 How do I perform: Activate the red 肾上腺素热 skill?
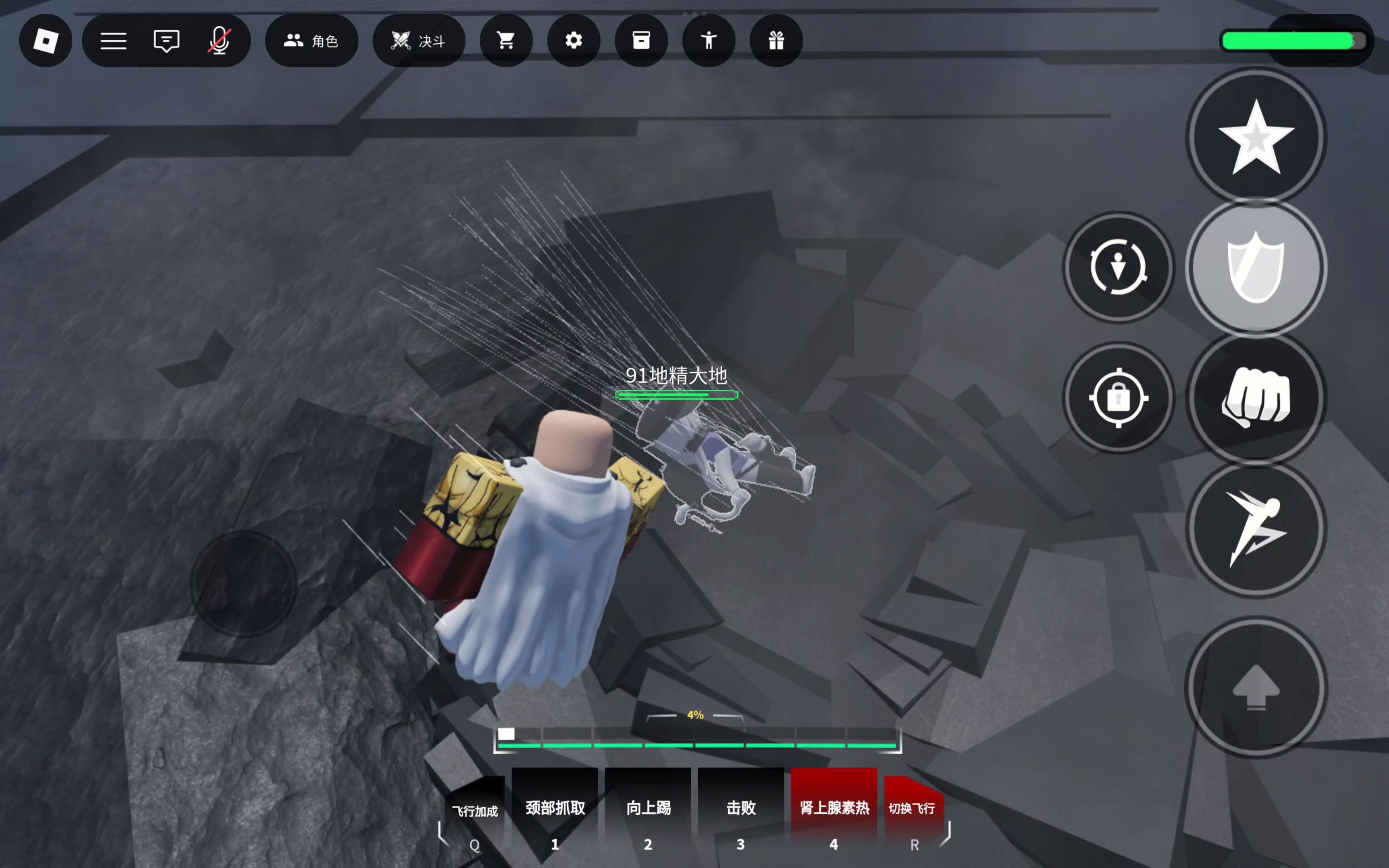[834, 808]
